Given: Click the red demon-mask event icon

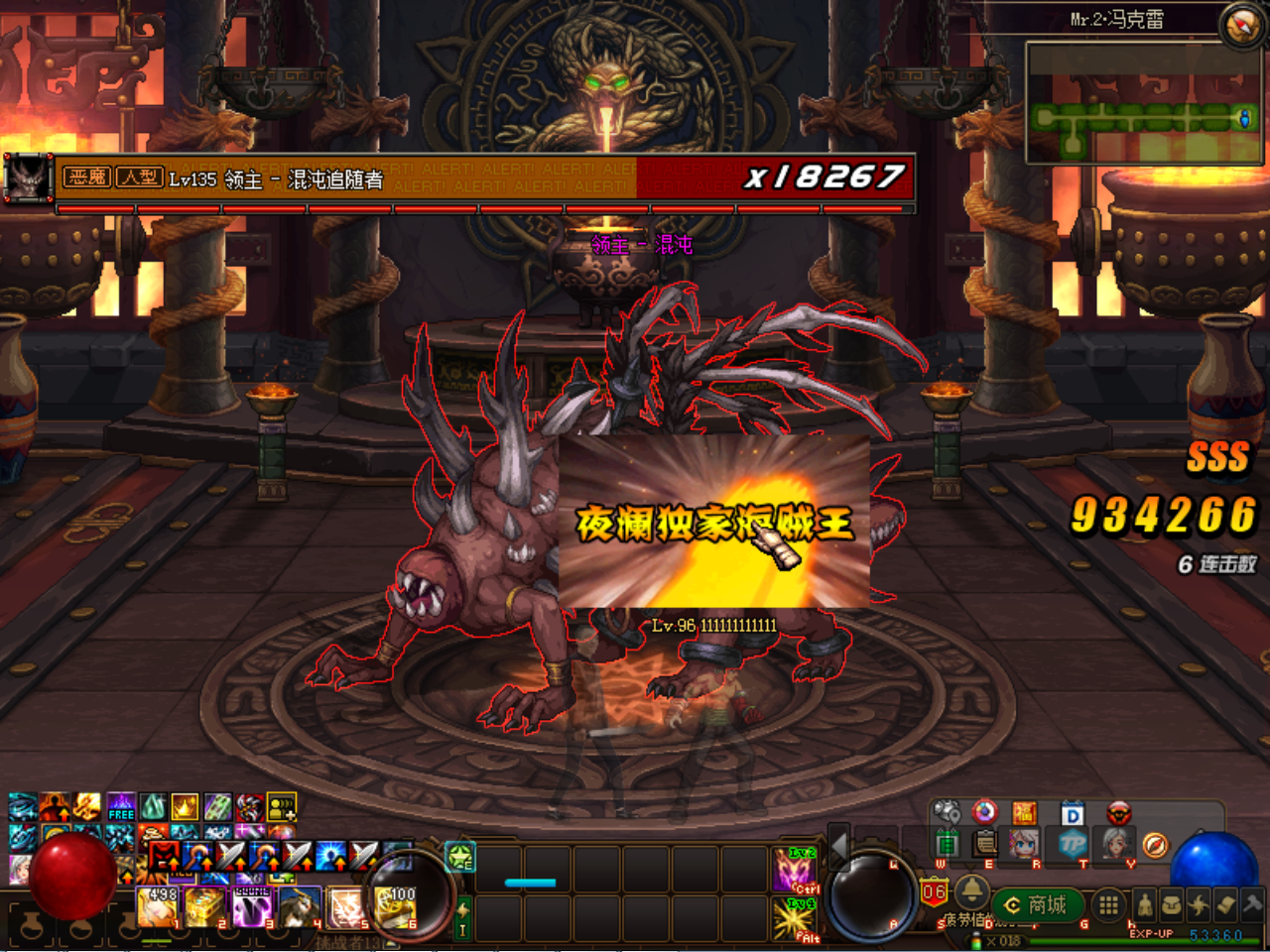Looking at the screenshot, I should click(1119, 813).
